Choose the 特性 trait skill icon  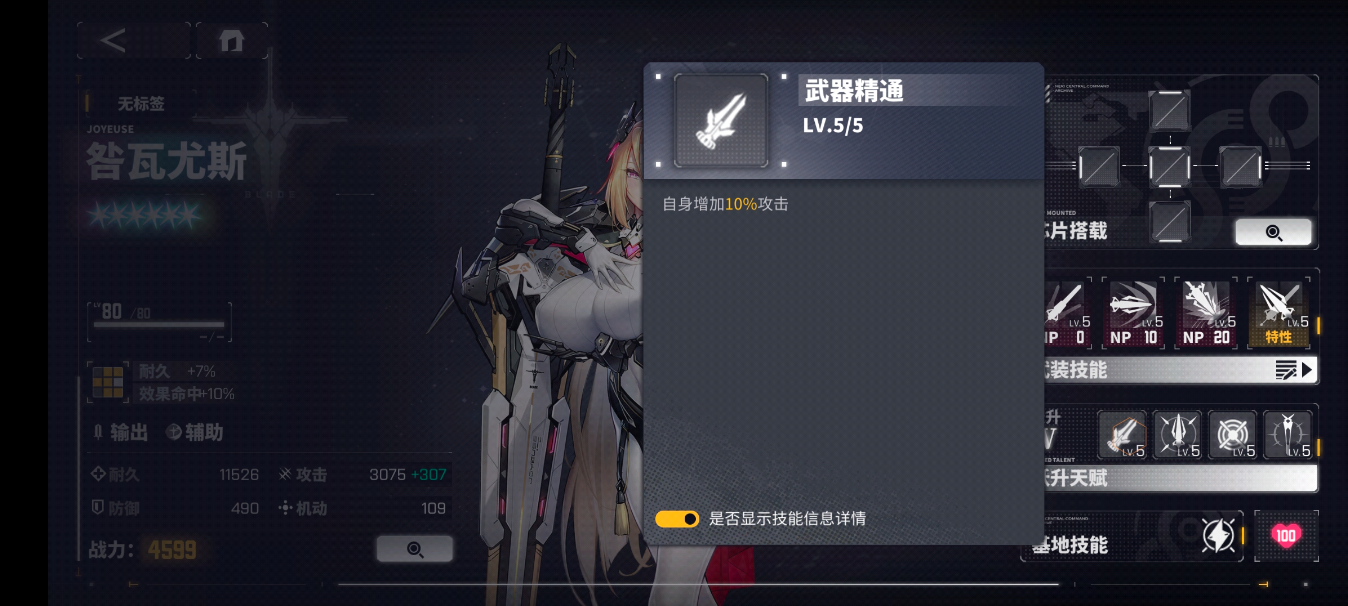[x=1279, y=313]
